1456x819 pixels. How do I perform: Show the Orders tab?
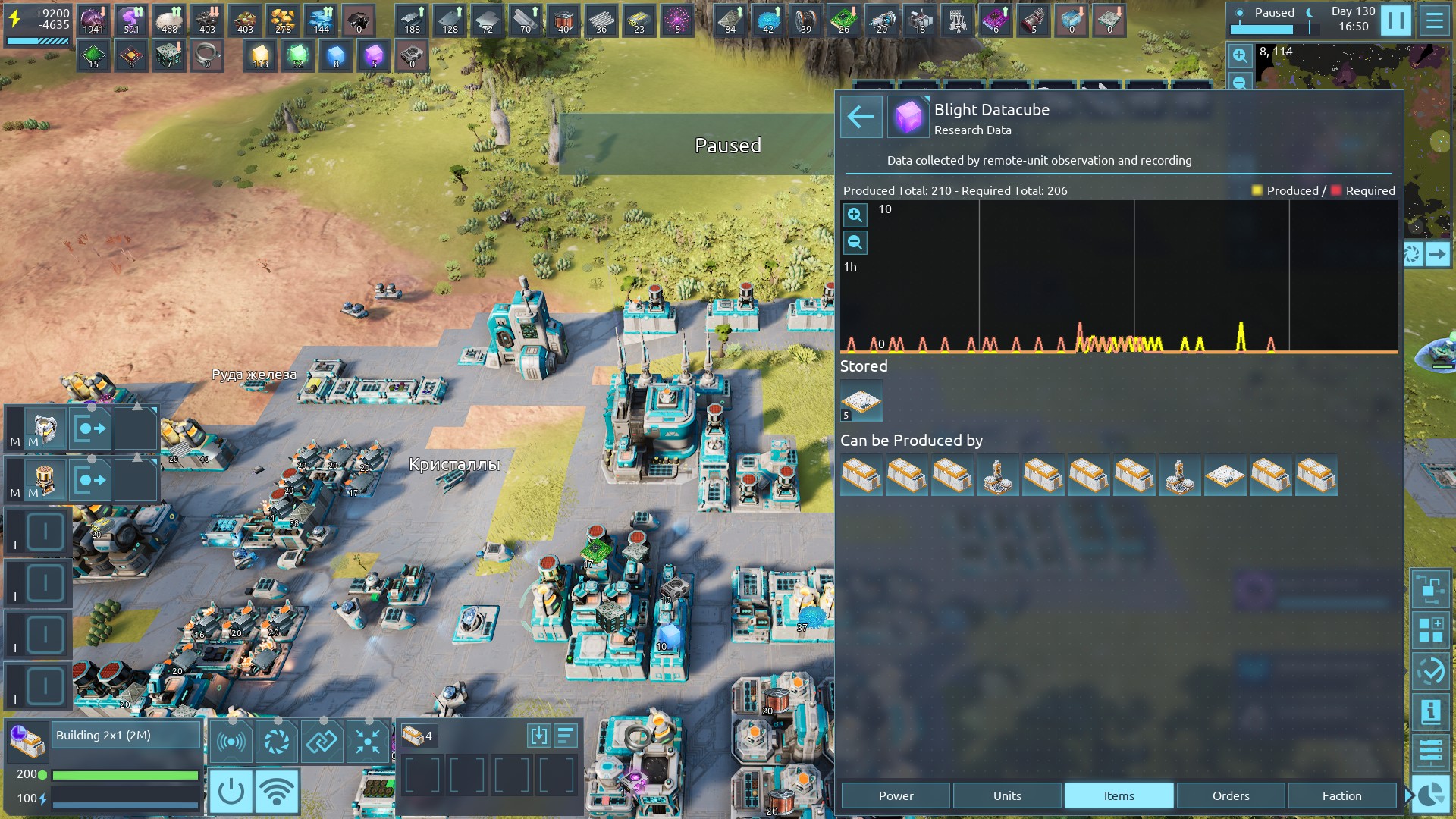pos(1230,795)
